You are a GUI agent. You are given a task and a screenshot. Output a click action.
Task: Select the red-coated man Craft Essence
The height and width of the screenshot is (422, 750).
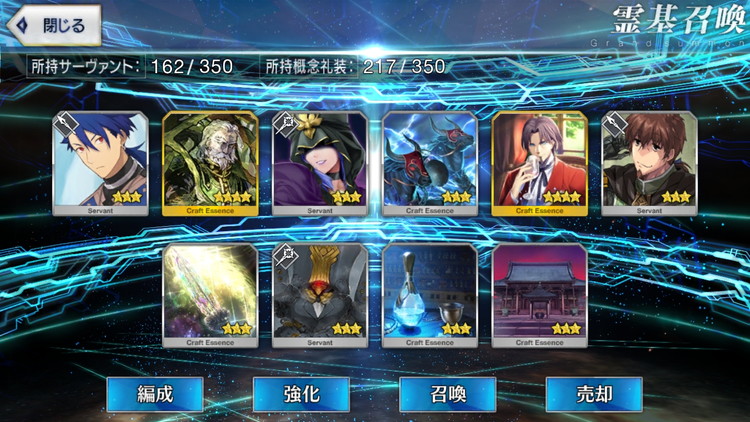(x=540, y=163)
